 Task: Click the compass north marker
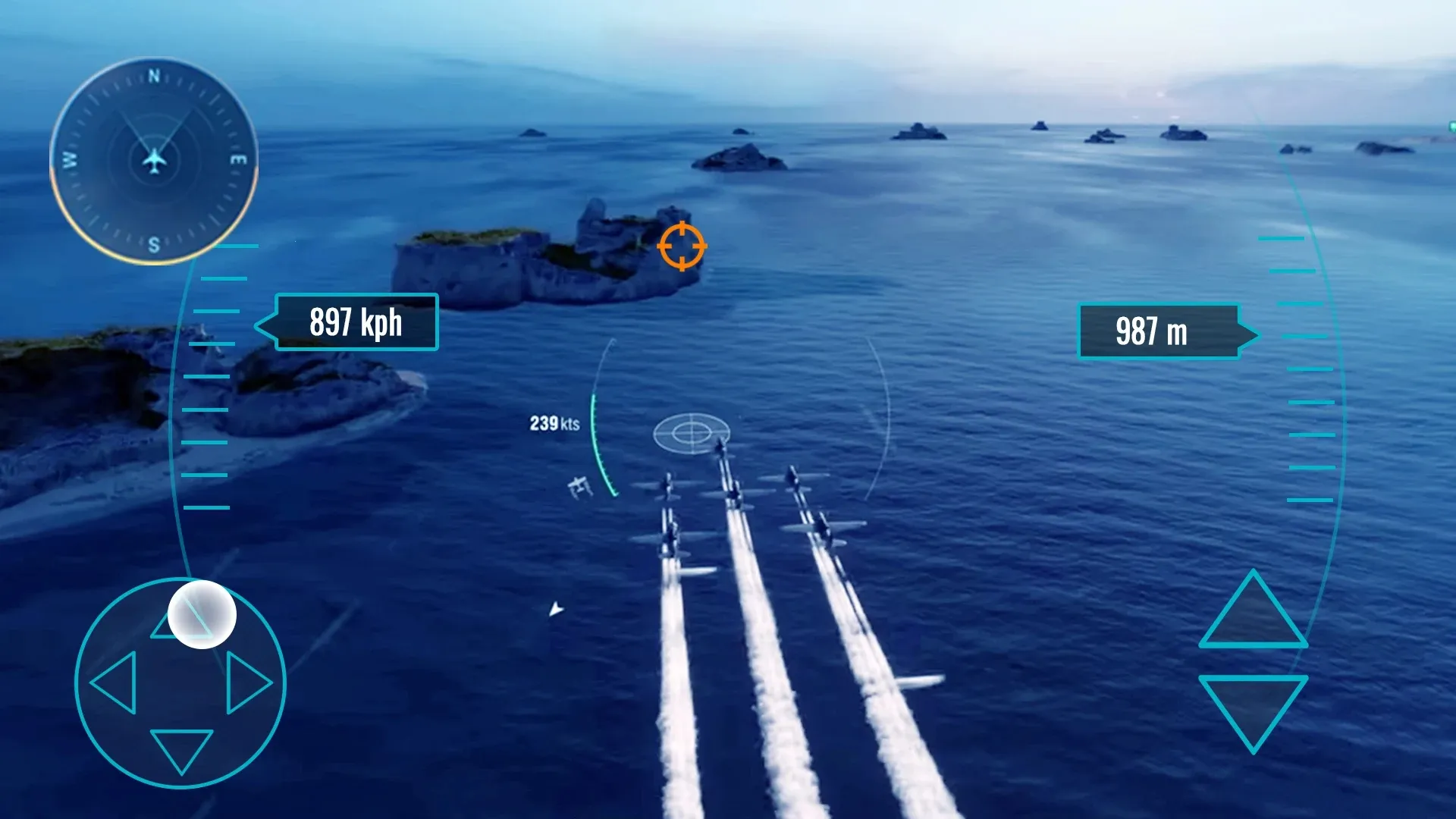[154, 75]
